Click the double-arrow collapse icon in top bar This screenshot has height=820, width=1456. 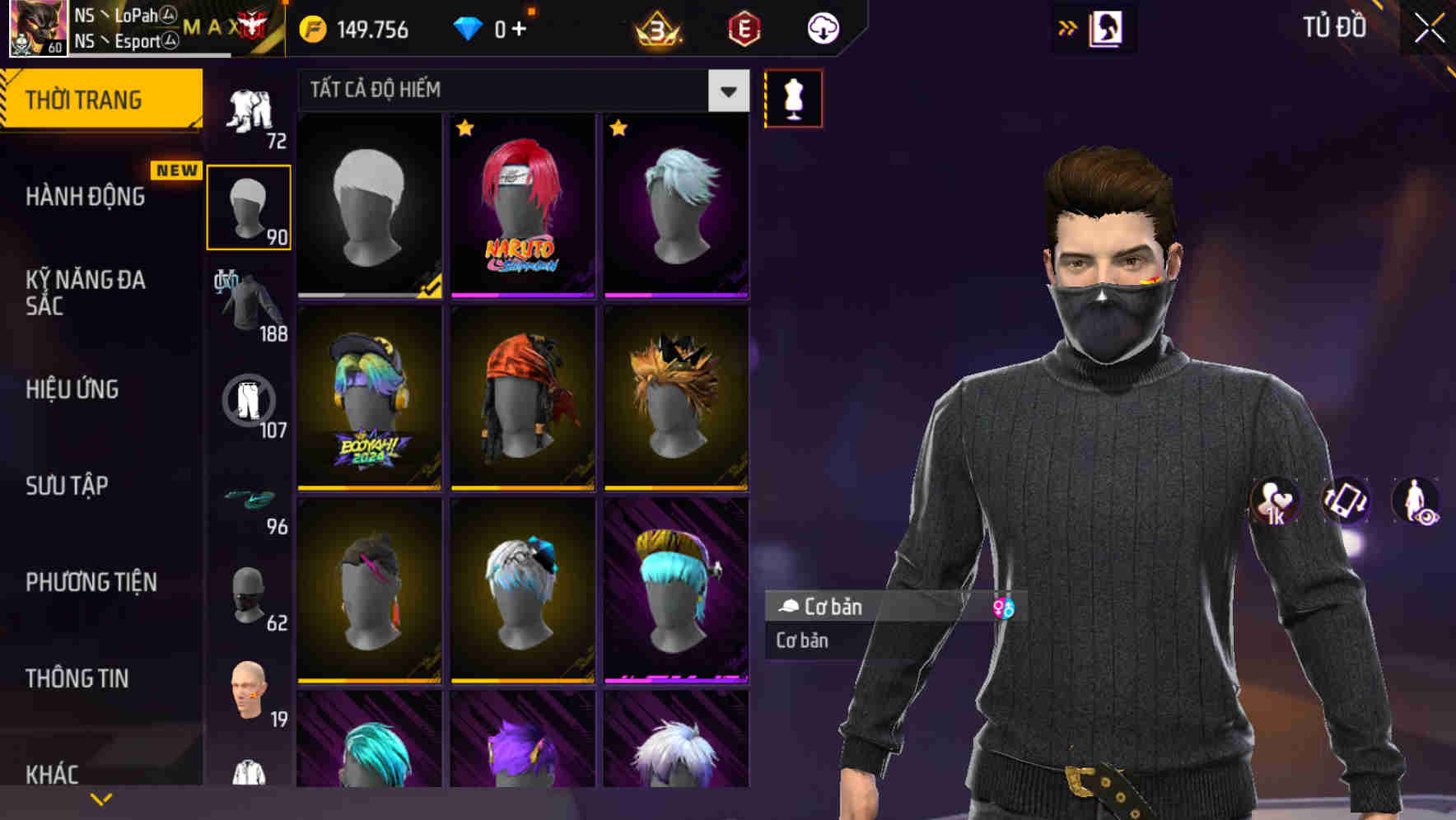point(1068,27)
